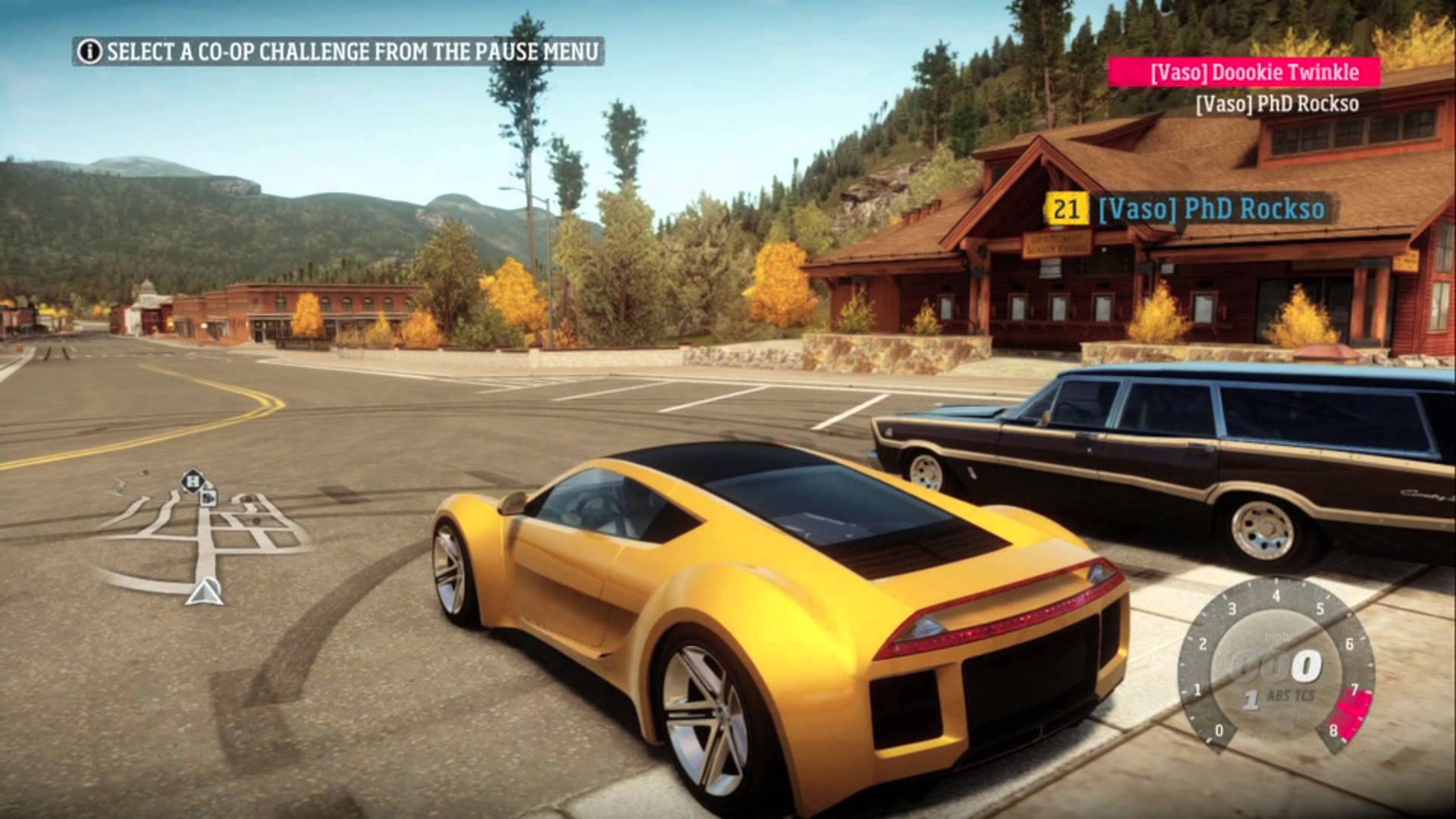Click the speed camera marker on the minimap

pos(209,497)
